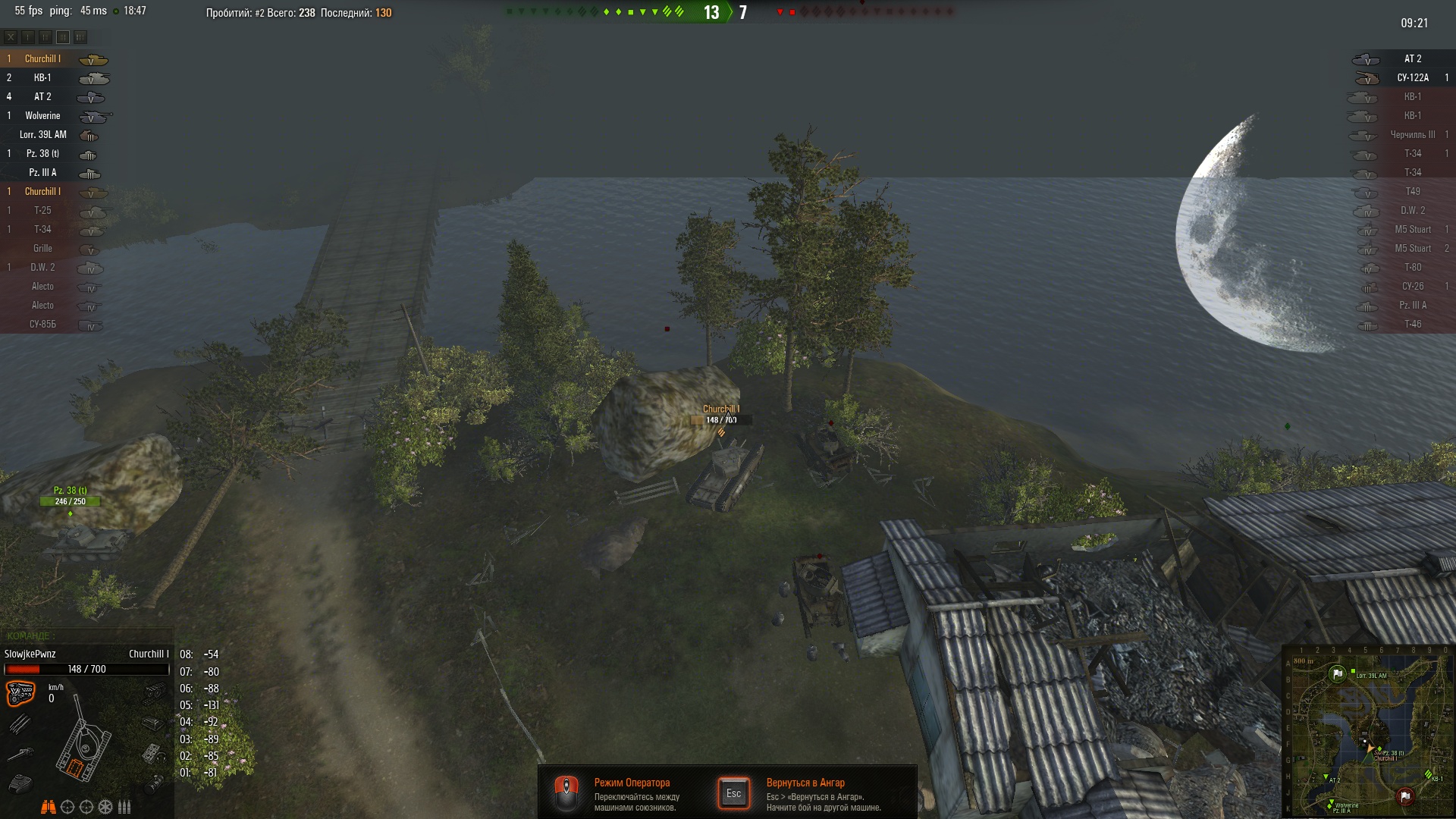
Task: Hide the player list with the X button
Action: point(11,36)
